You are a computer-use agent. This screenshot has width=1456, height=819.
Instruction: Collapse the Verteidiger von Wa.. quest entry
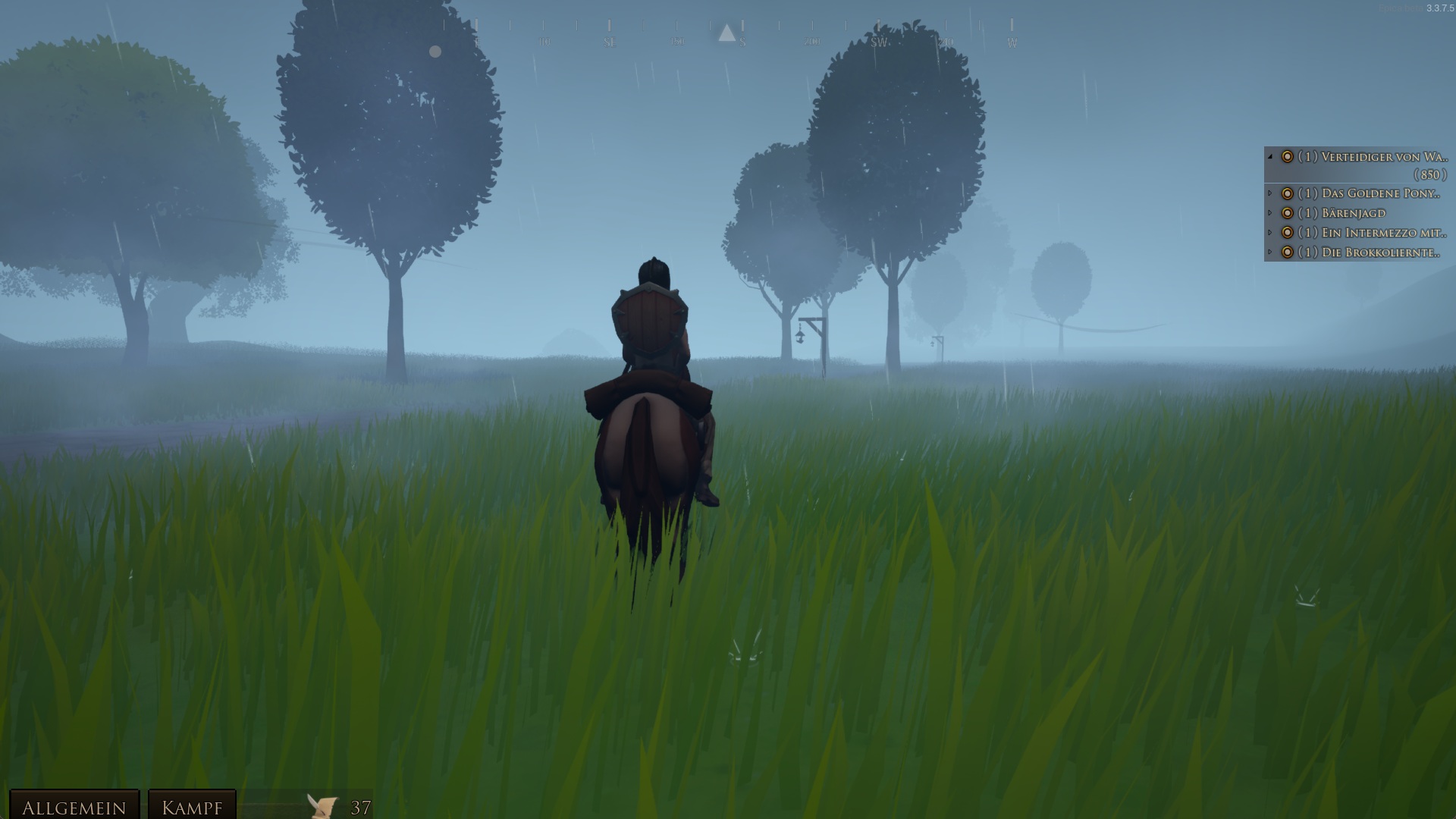[x=1269, y=157]
